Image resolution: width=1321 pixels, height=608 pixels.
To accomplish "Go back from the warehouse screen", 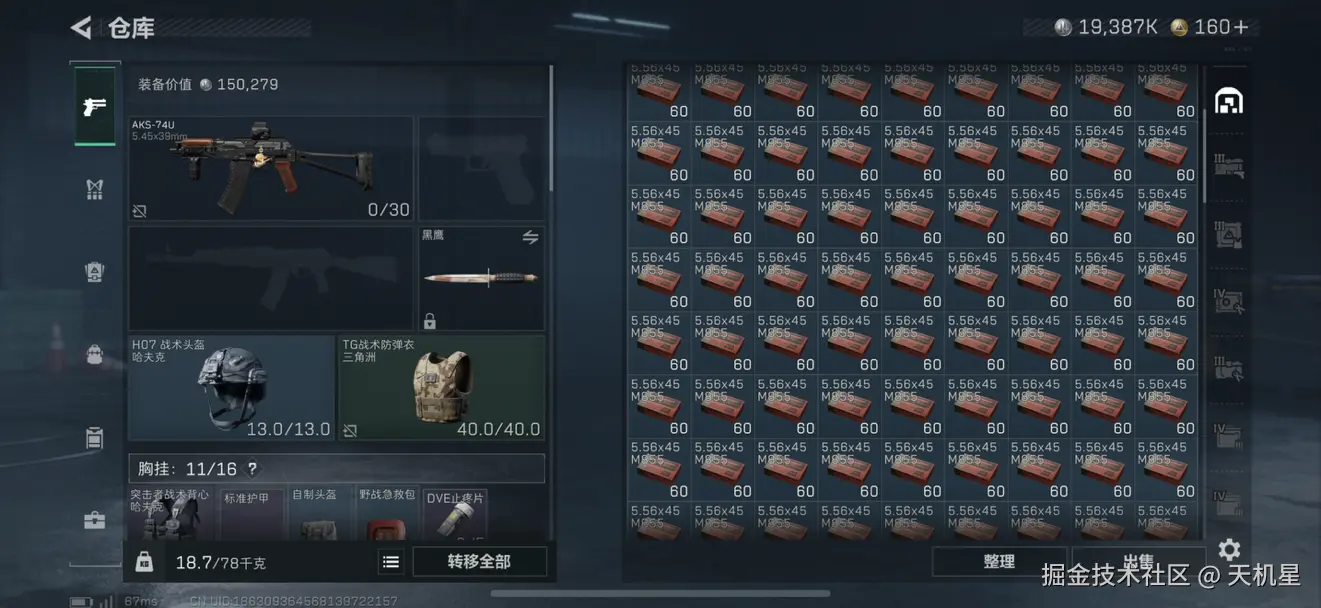I will [x=82, y=27].
